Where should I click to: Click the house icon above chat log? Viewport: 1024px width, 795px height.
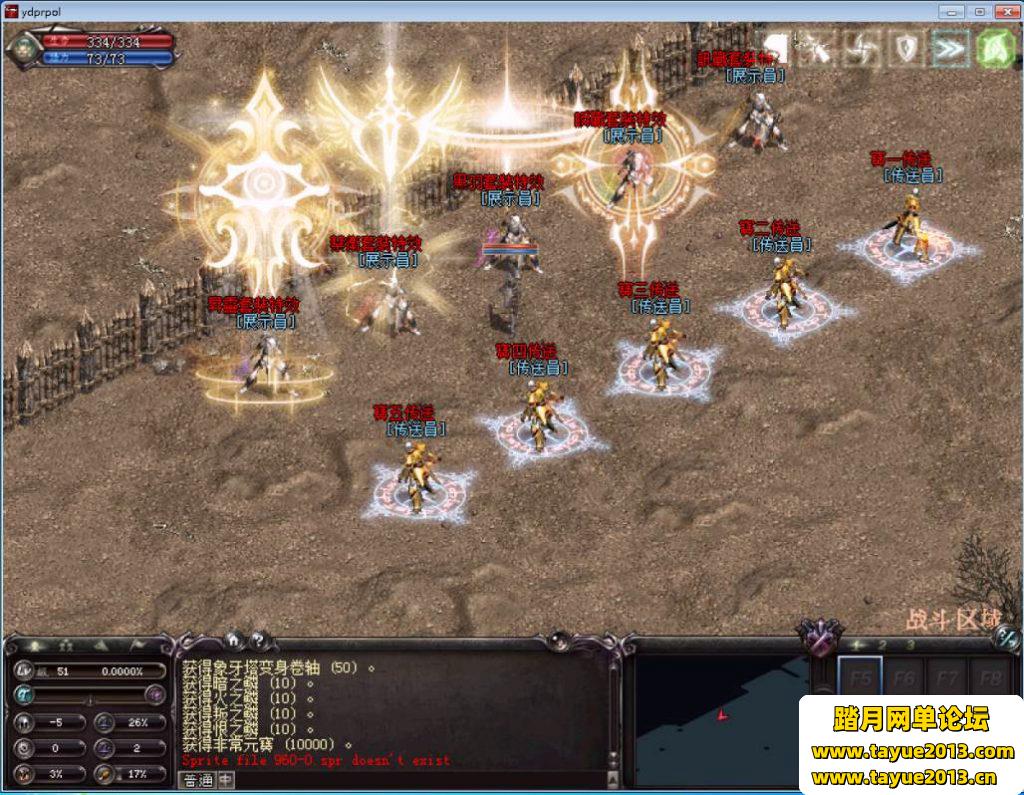(233, 640)
